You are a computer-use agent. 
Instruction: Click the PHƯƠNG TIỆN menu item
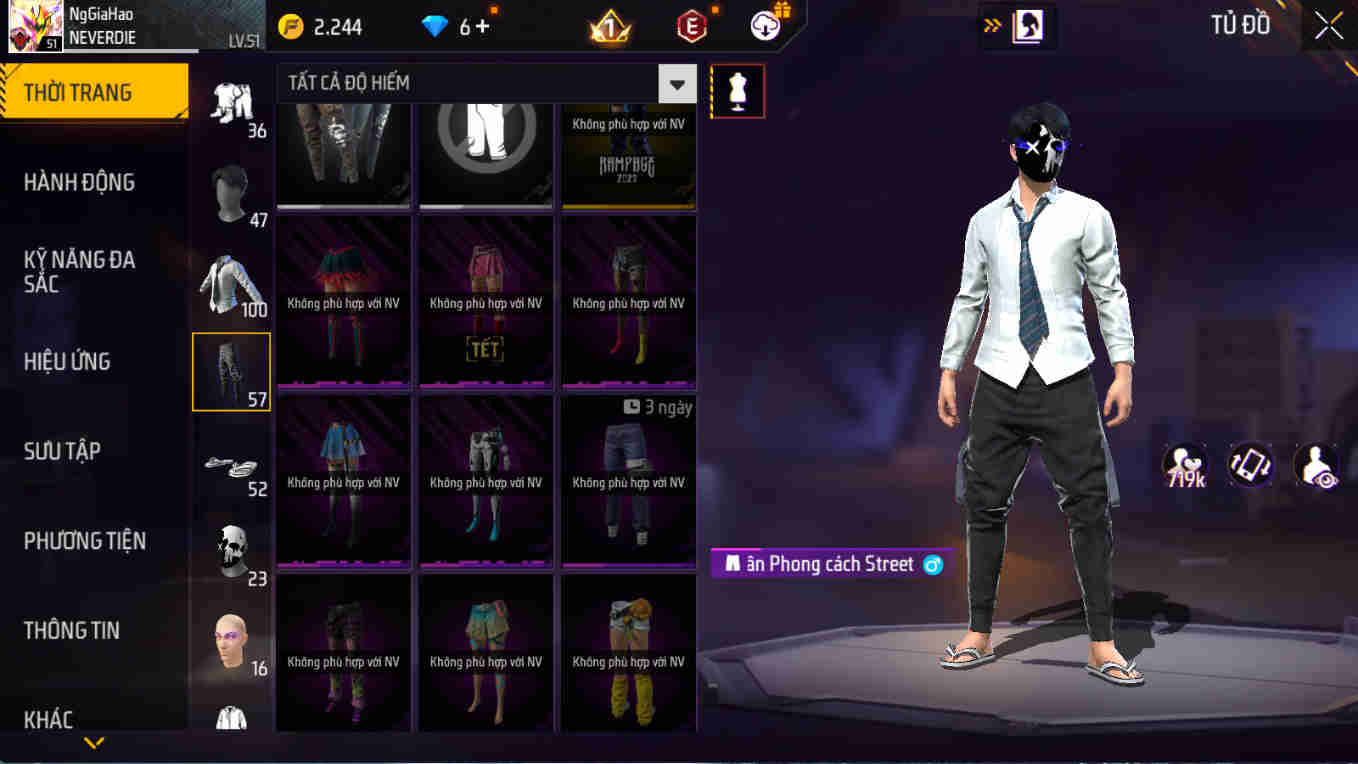[x=87, y=540]
